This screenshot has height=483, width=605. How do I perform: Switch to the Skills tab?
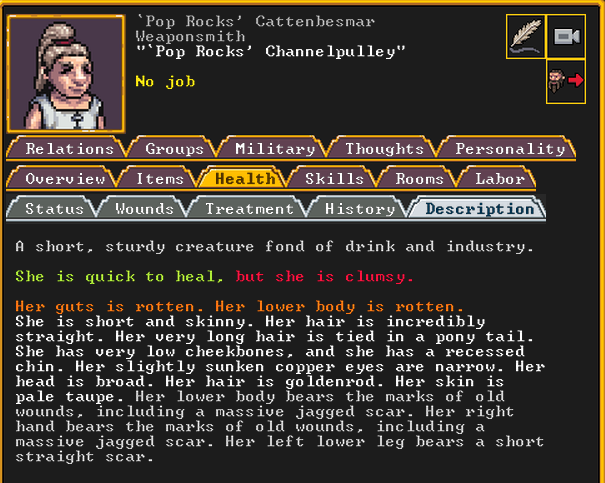click(334, 179)
